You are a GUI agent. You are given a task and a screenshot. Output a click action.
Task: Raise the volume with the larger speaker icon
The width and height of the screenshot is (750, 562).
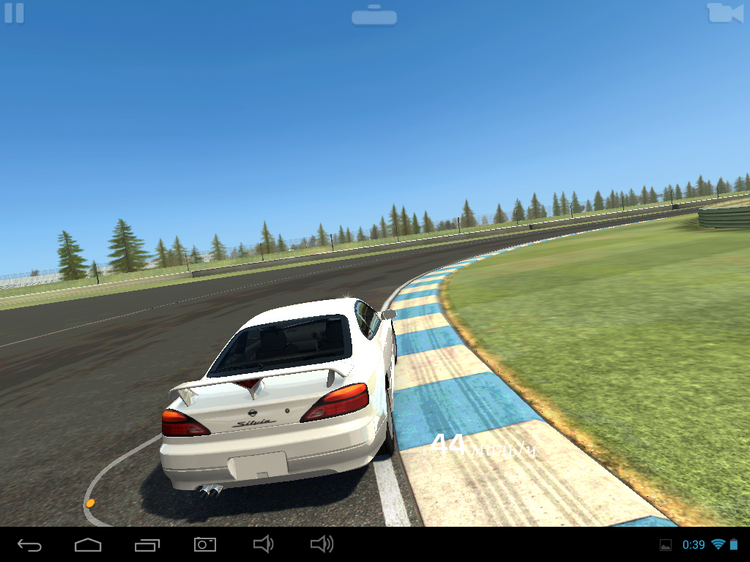(322, 544)
